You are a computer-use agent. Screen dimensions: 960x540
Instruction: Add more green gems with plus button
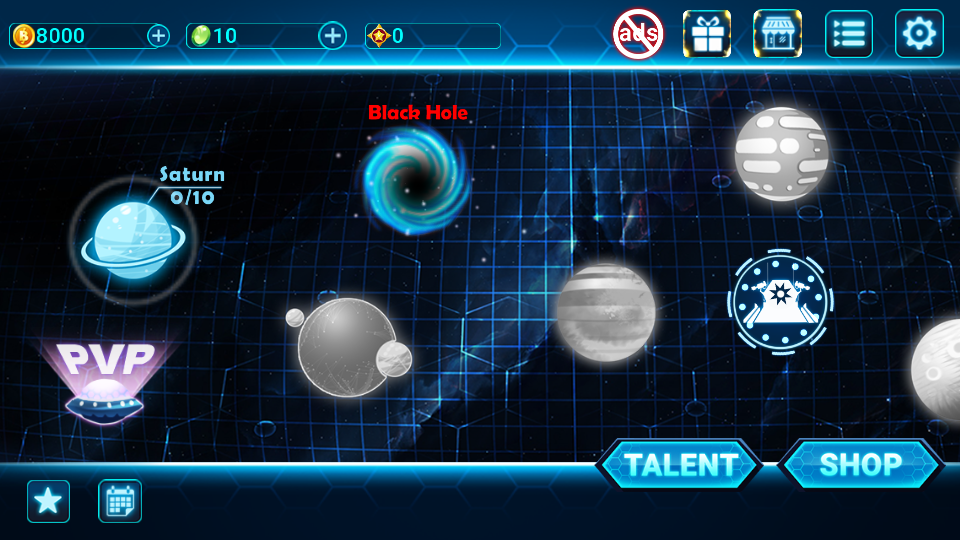pos(332,36)
